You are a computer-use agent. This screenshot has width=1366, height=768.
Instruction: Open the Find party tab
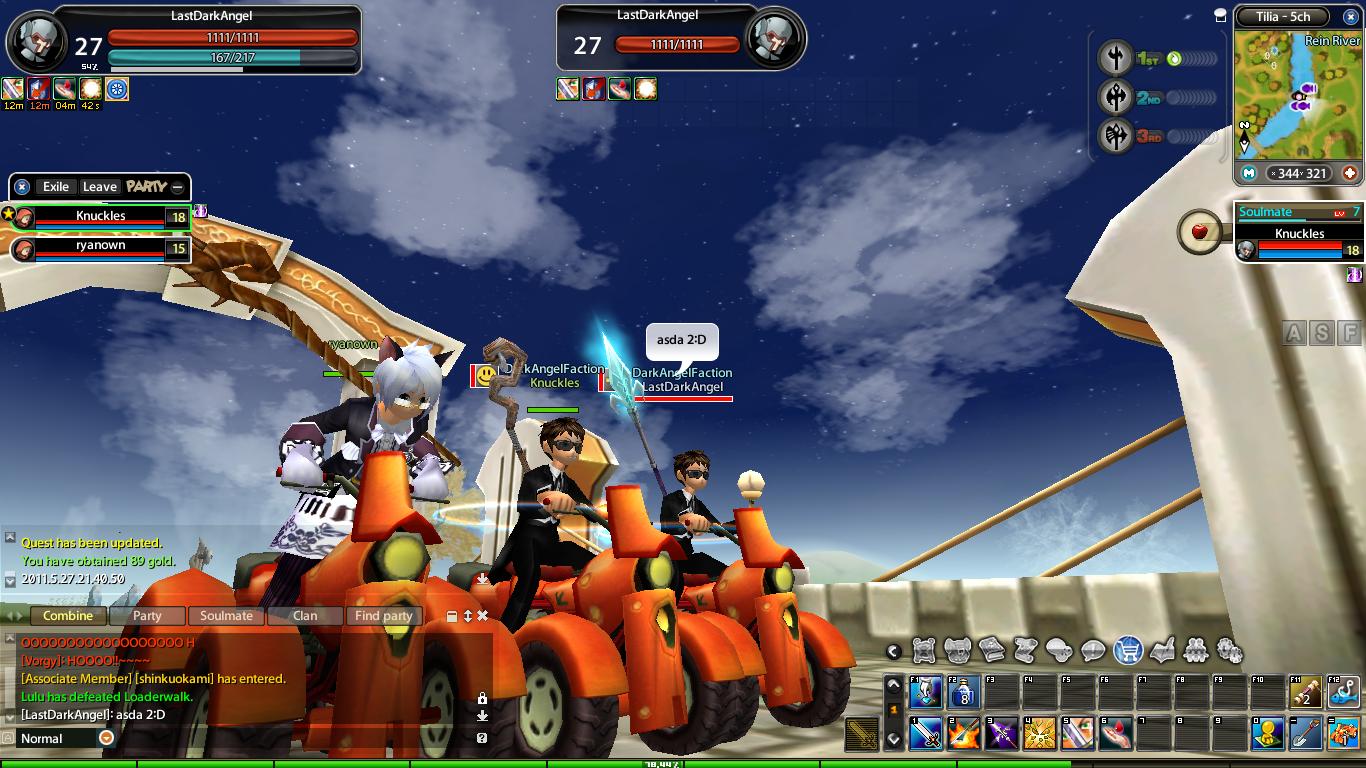(x=383, y=616)
